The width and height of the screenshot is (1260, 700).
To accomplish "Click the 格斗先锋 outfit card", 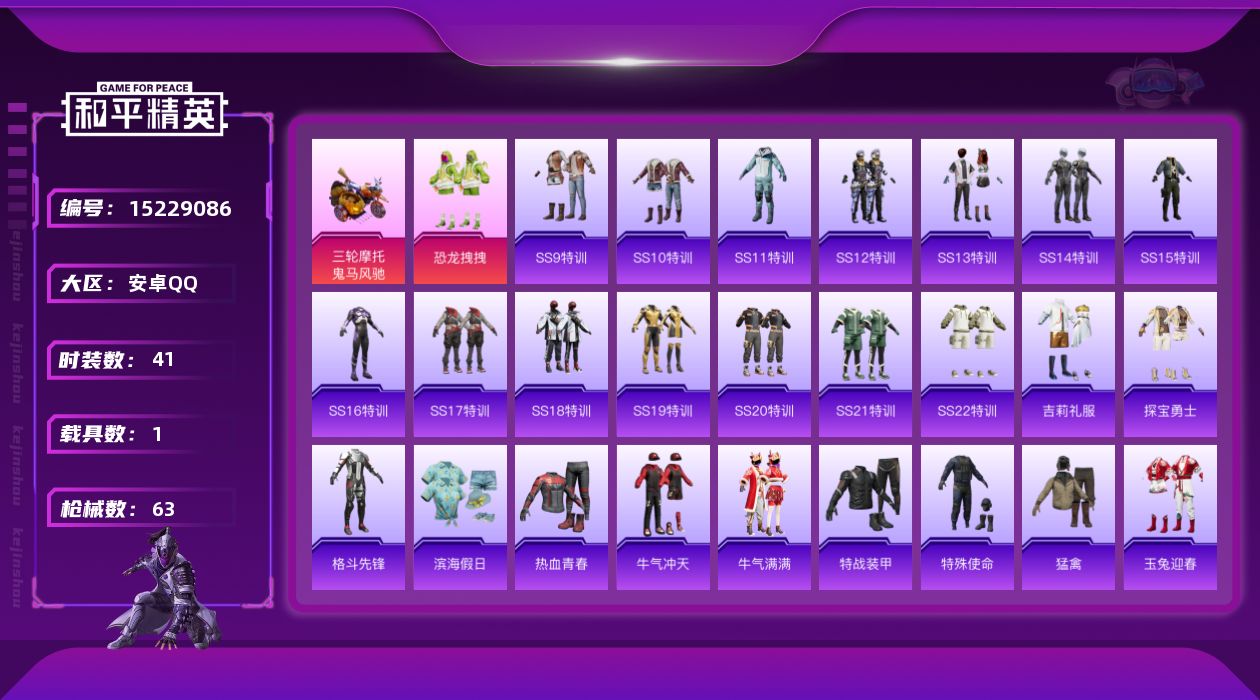I will pyautogui.click(x=358, y=517).
